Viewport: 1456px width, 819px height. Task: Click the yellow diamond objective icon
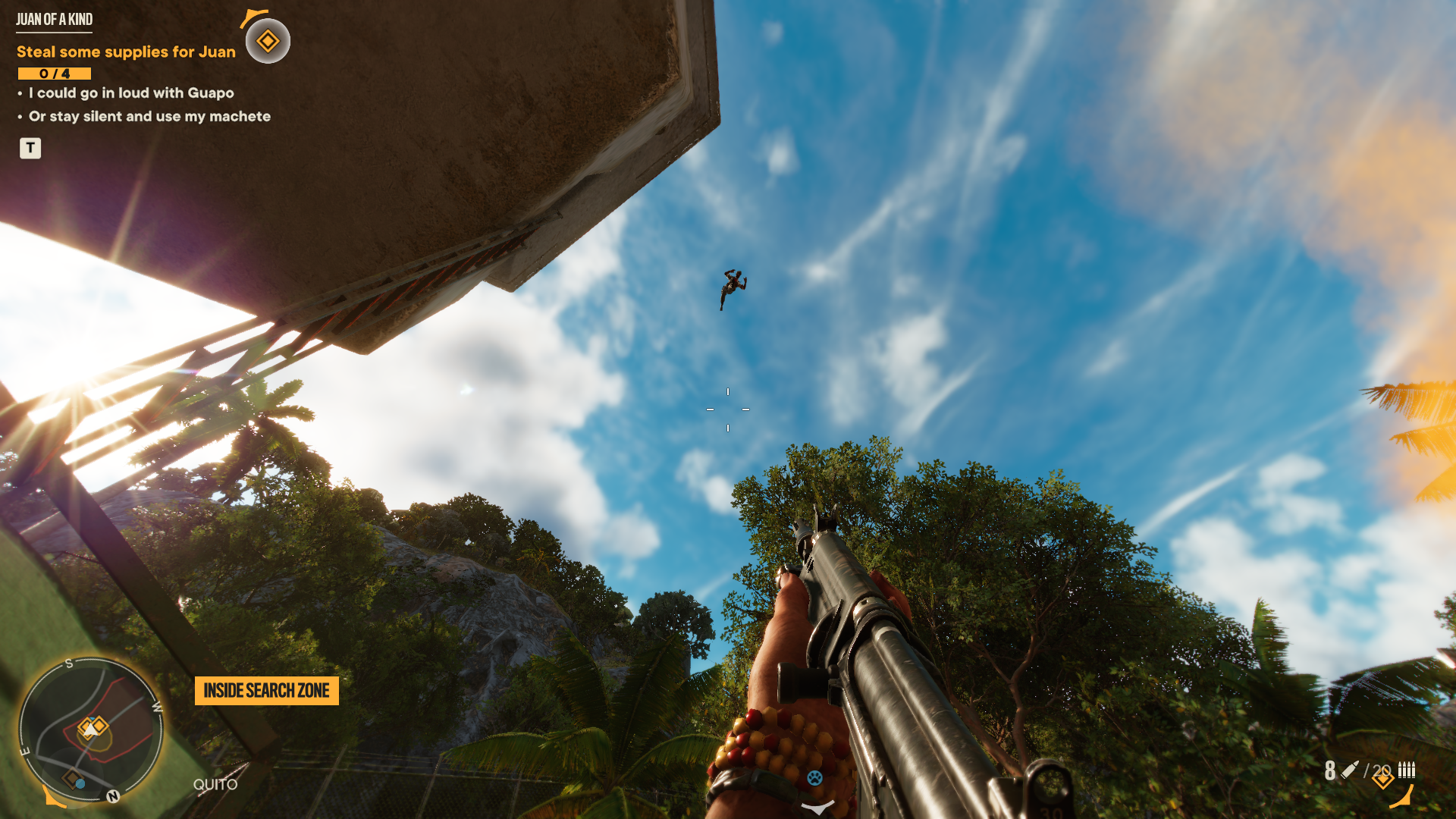pyautogui.click(x=268, y=41)
